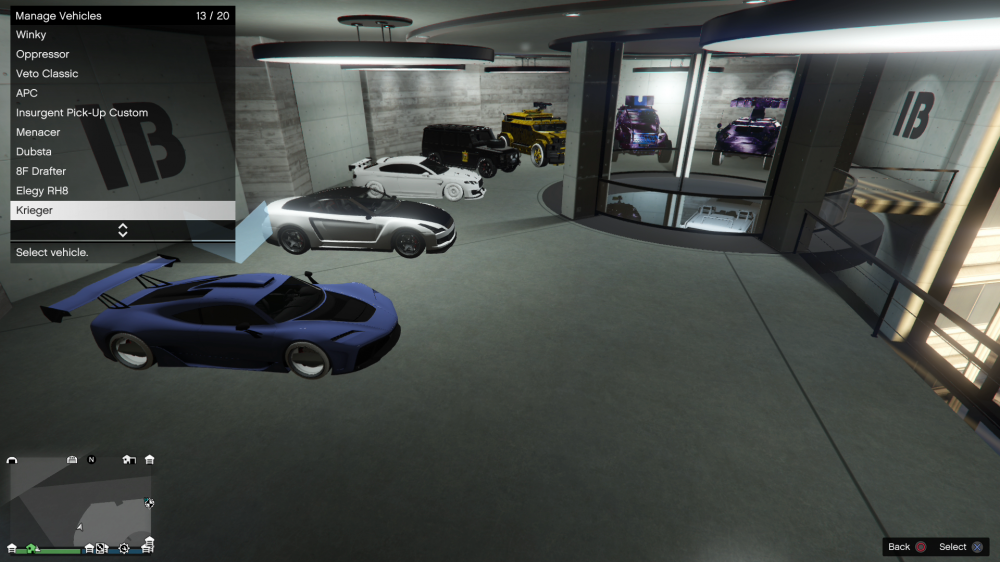Select Insurgent Pick-Up Custom
1000x562 pixels.
[122, 113]
